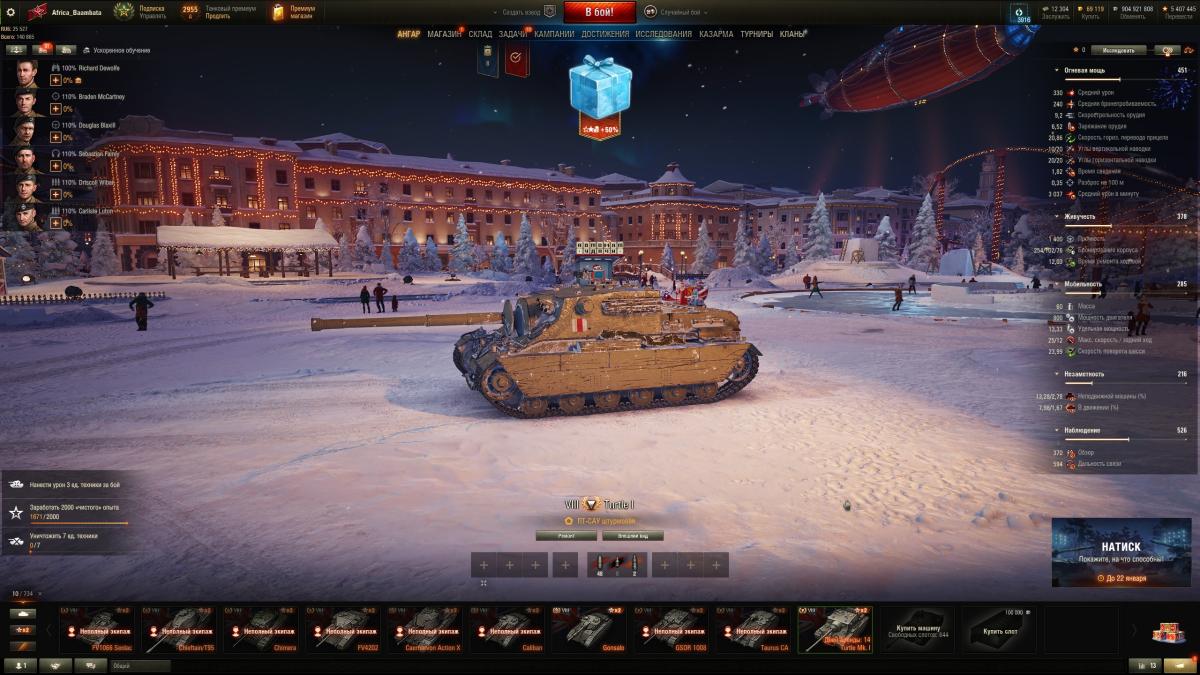
Task: Click the blue gift box reward
Action: (x=600, y=88)
